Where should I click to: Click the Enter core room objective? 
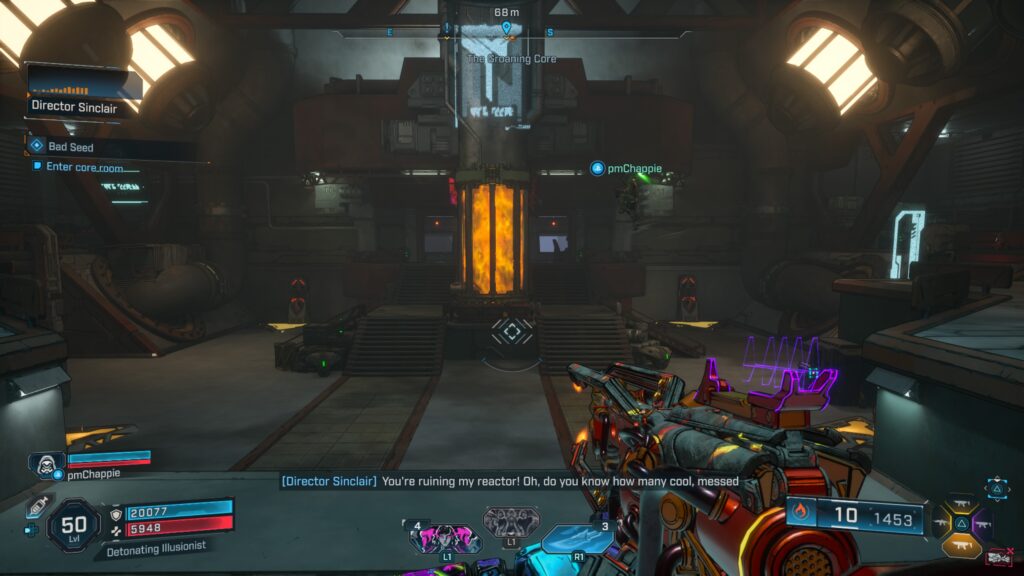tap(84, 167)
